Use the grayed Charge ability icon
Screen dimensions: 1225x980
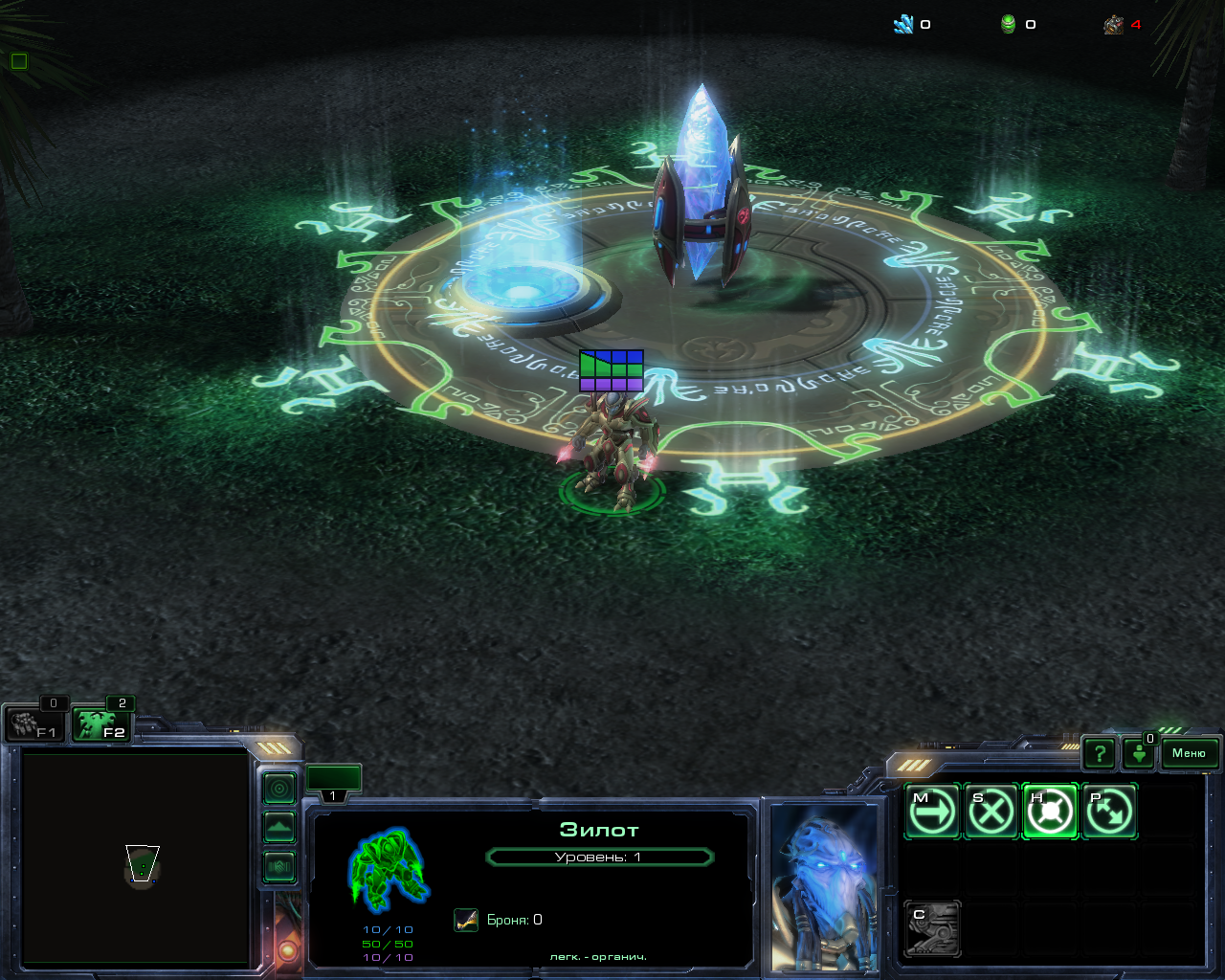[932, 928]
